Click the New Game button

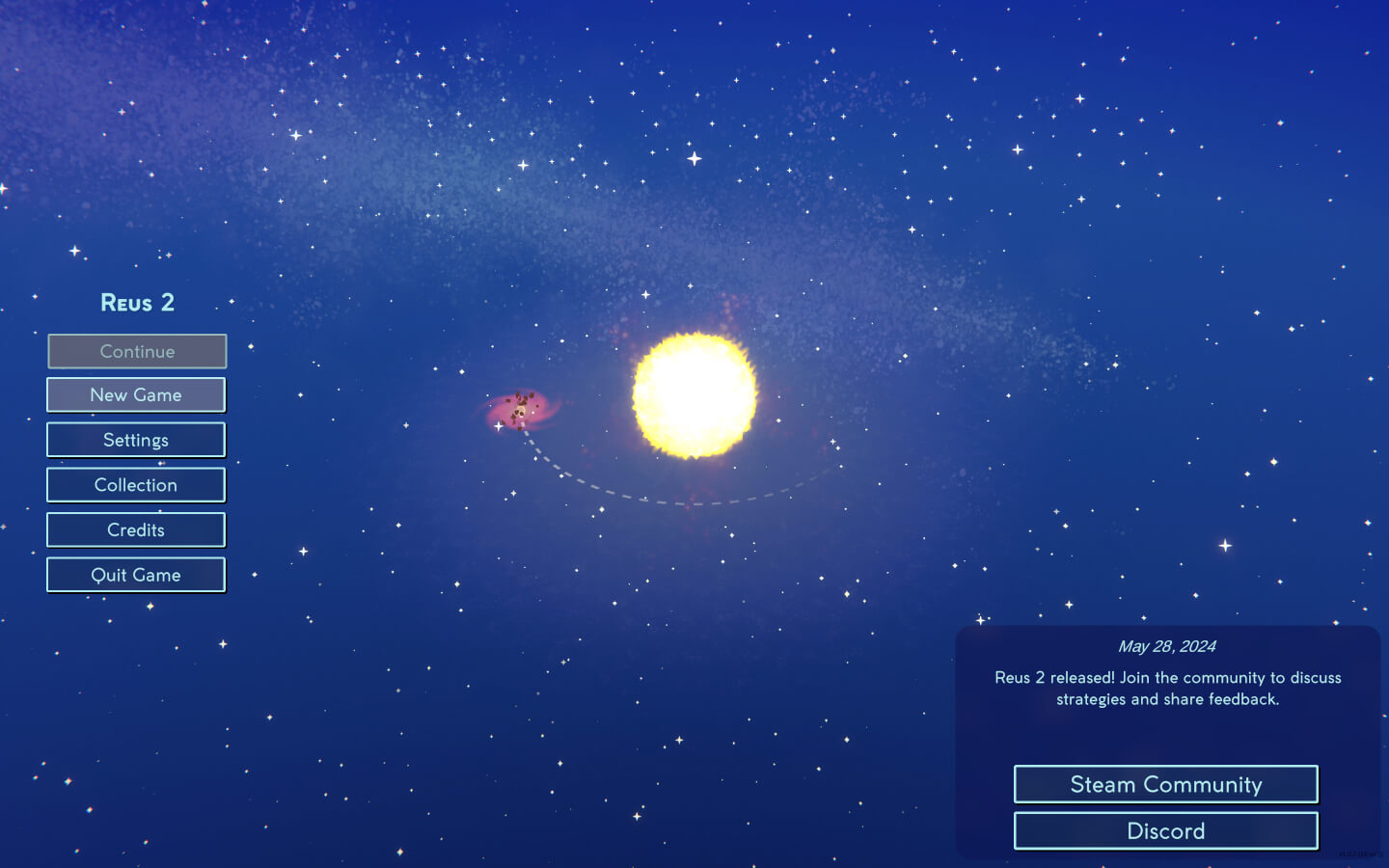click(135, 394)
